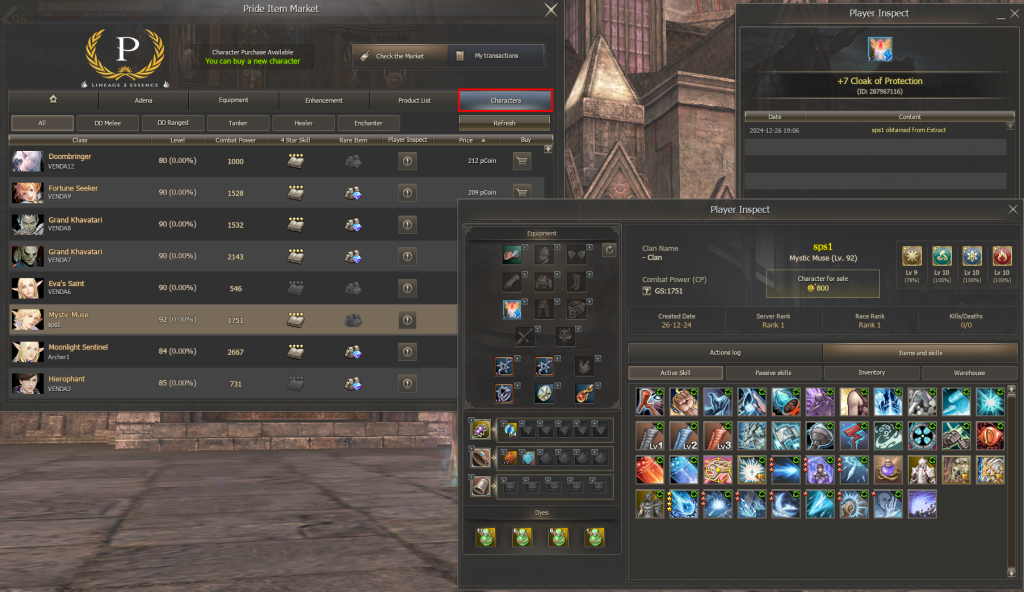This screenshot has width=1024, height=592.
Task: Inspect the Hierophant character
Action: (407, 382)
